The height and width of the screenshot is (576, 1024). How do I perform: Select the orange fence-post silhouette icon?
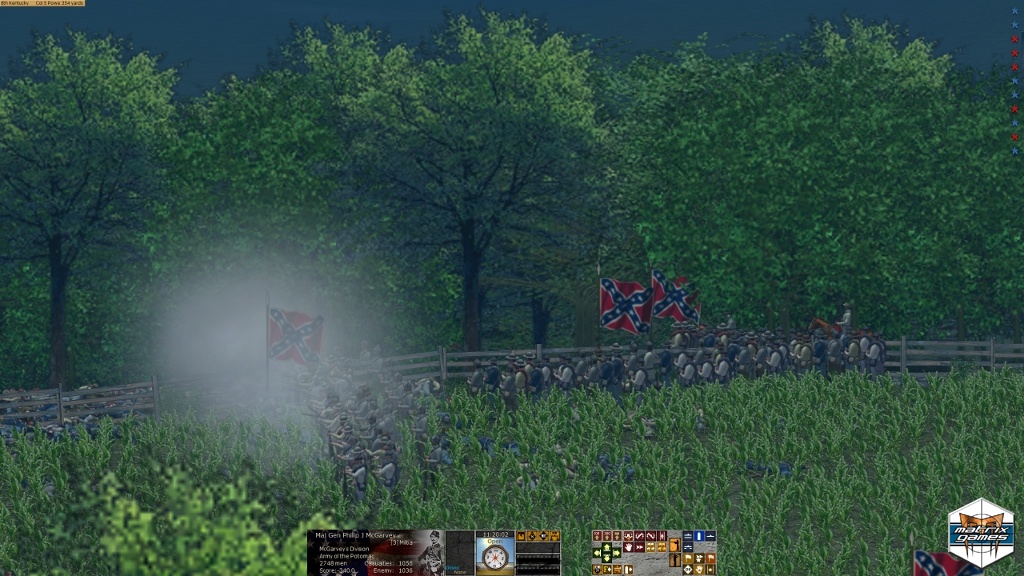point(675,546)
